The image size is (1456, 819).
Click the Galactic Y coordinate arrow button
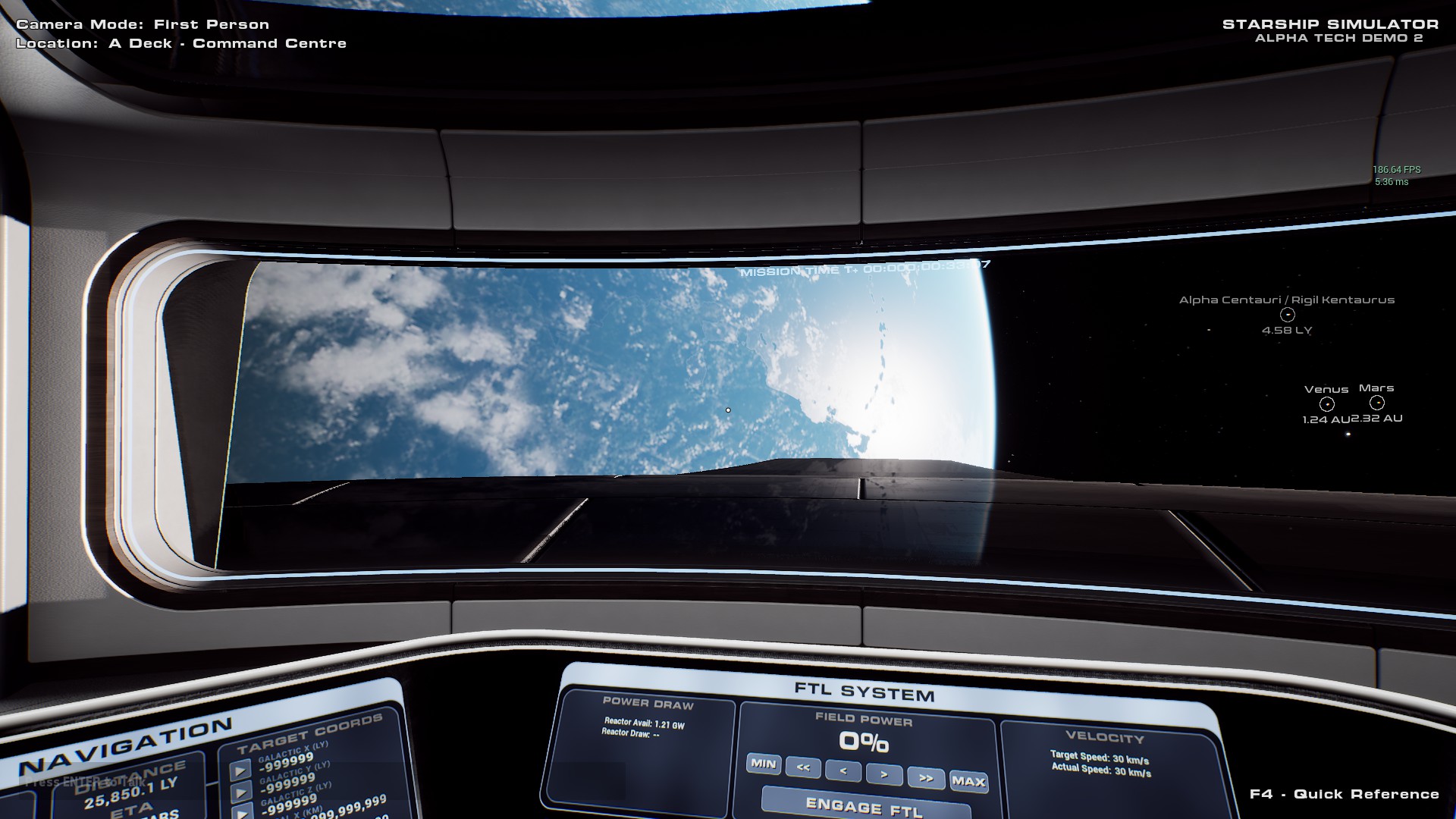pos(241,792)
